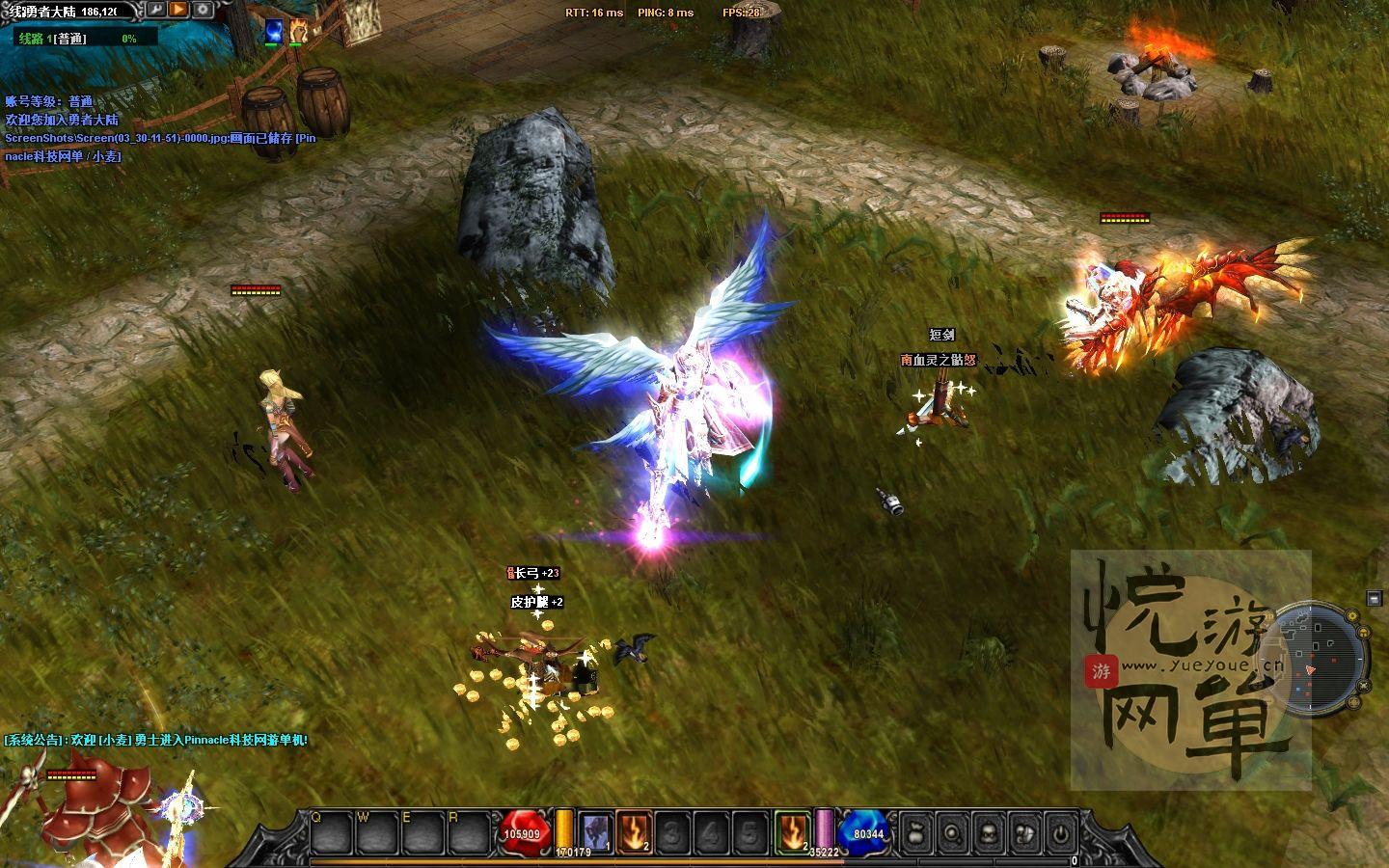1389x868 pixels.
Task: Click the magnifying glass menu icon
Action: pyautogui.click(x=952, y=832)
